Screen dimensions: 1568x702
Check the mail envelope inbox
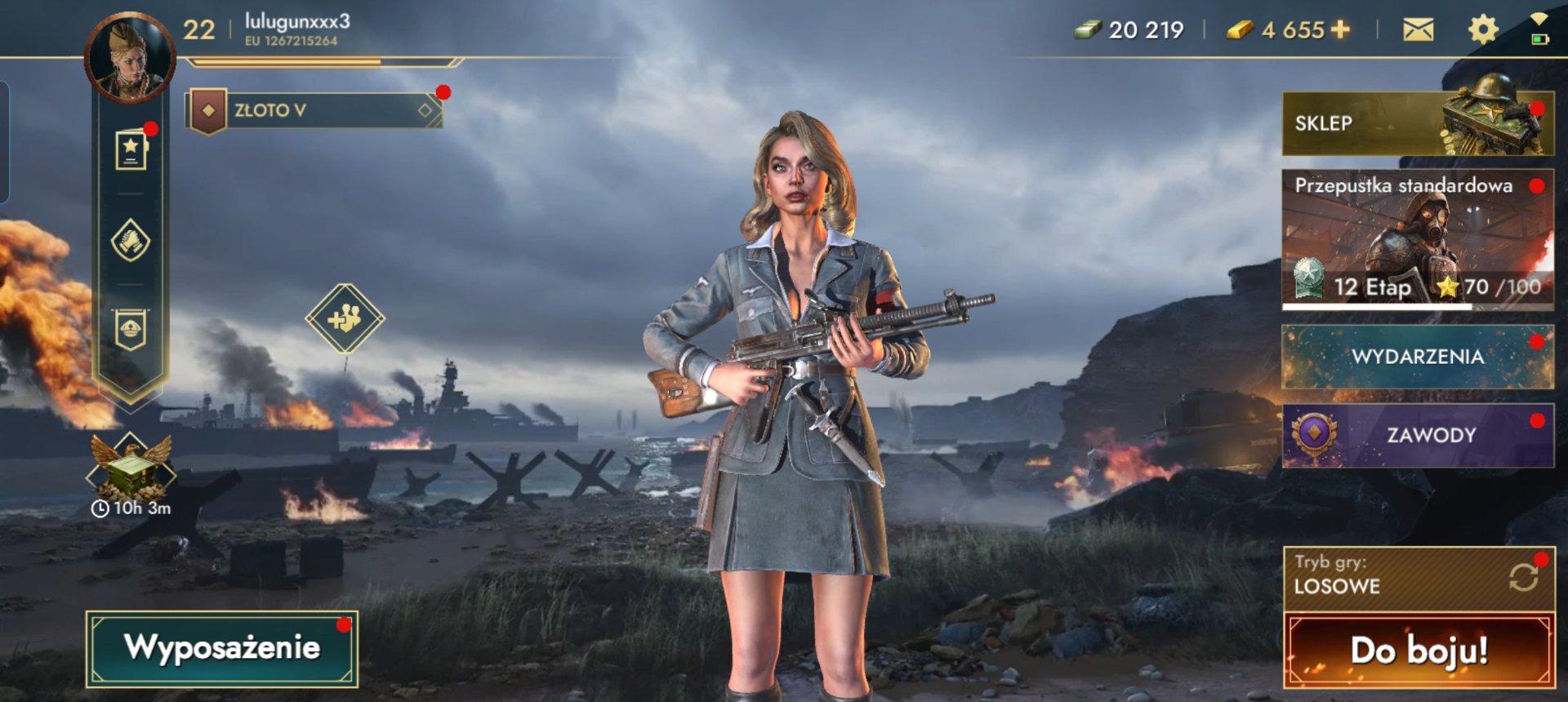click(x=1418, y=30)
